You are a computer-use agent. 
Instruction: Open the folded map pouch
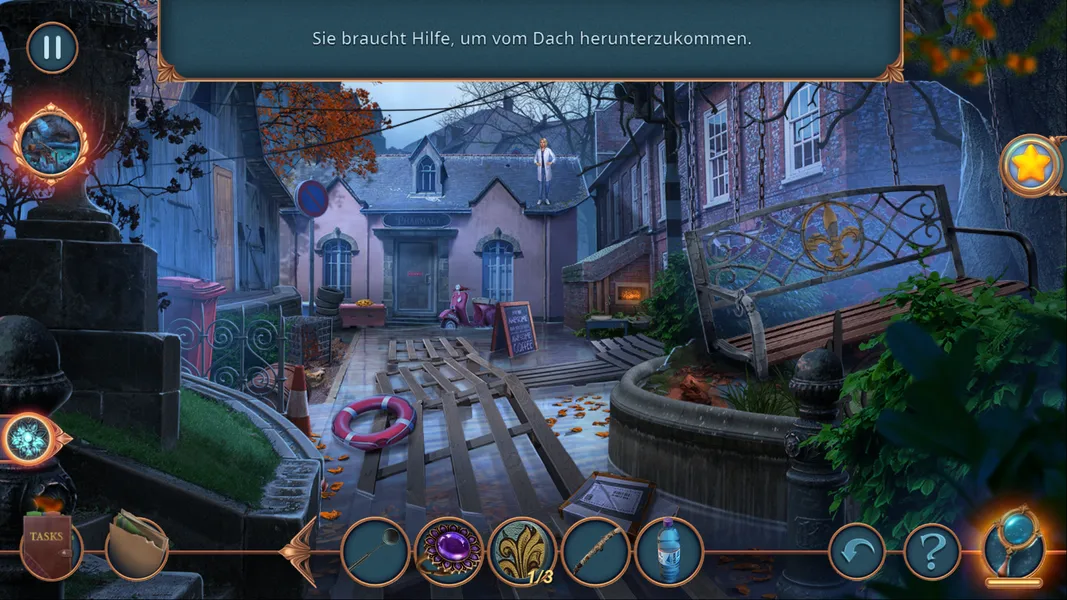136,545
